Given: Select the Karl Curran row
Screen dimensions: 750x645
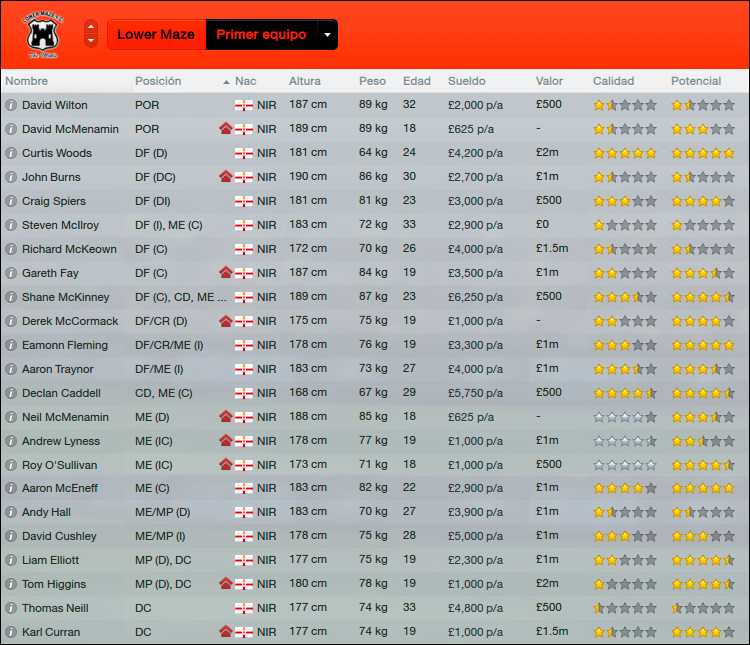Looking at the screenshot, I should pyautogui.click(x=51, y=632).
